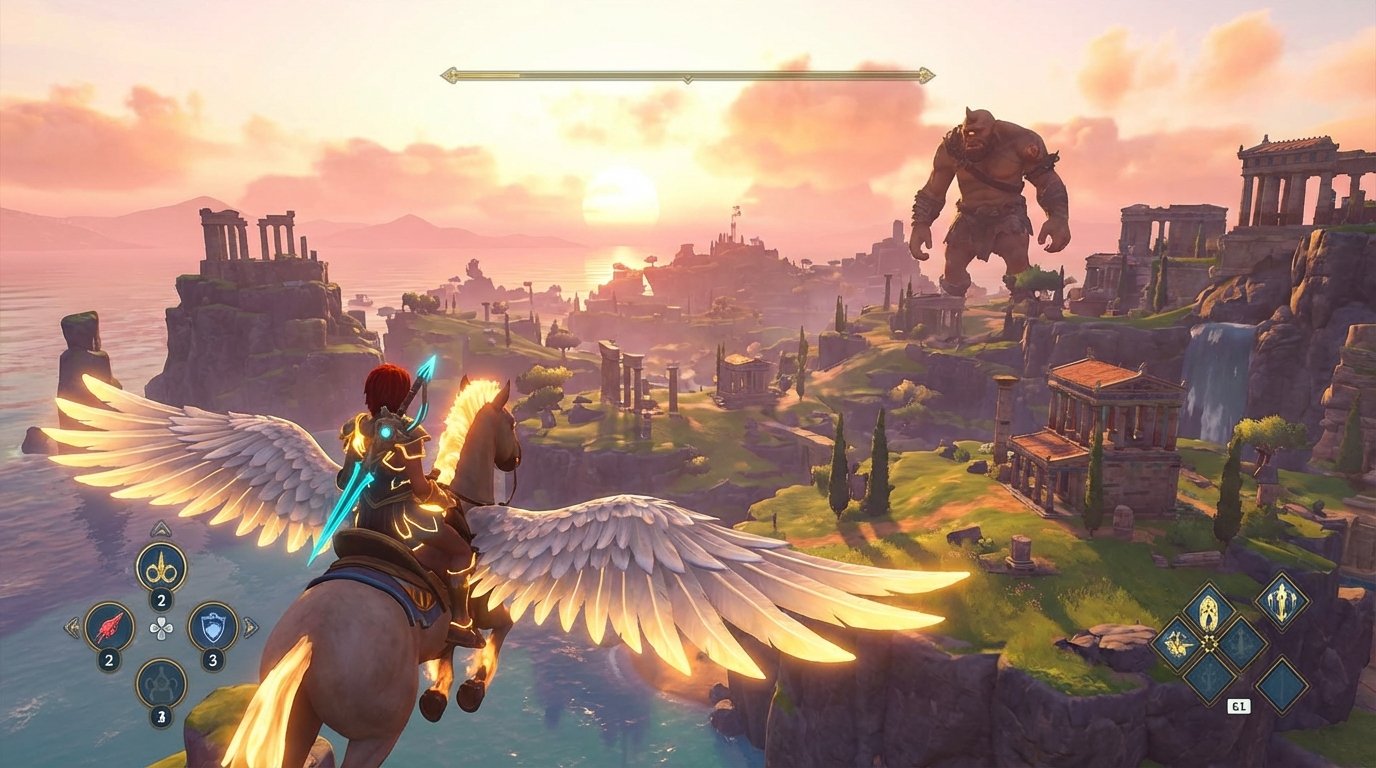The image size is (1376, 768).
Task: Click the right chevron beside the potion wheel
Action: 251,627
